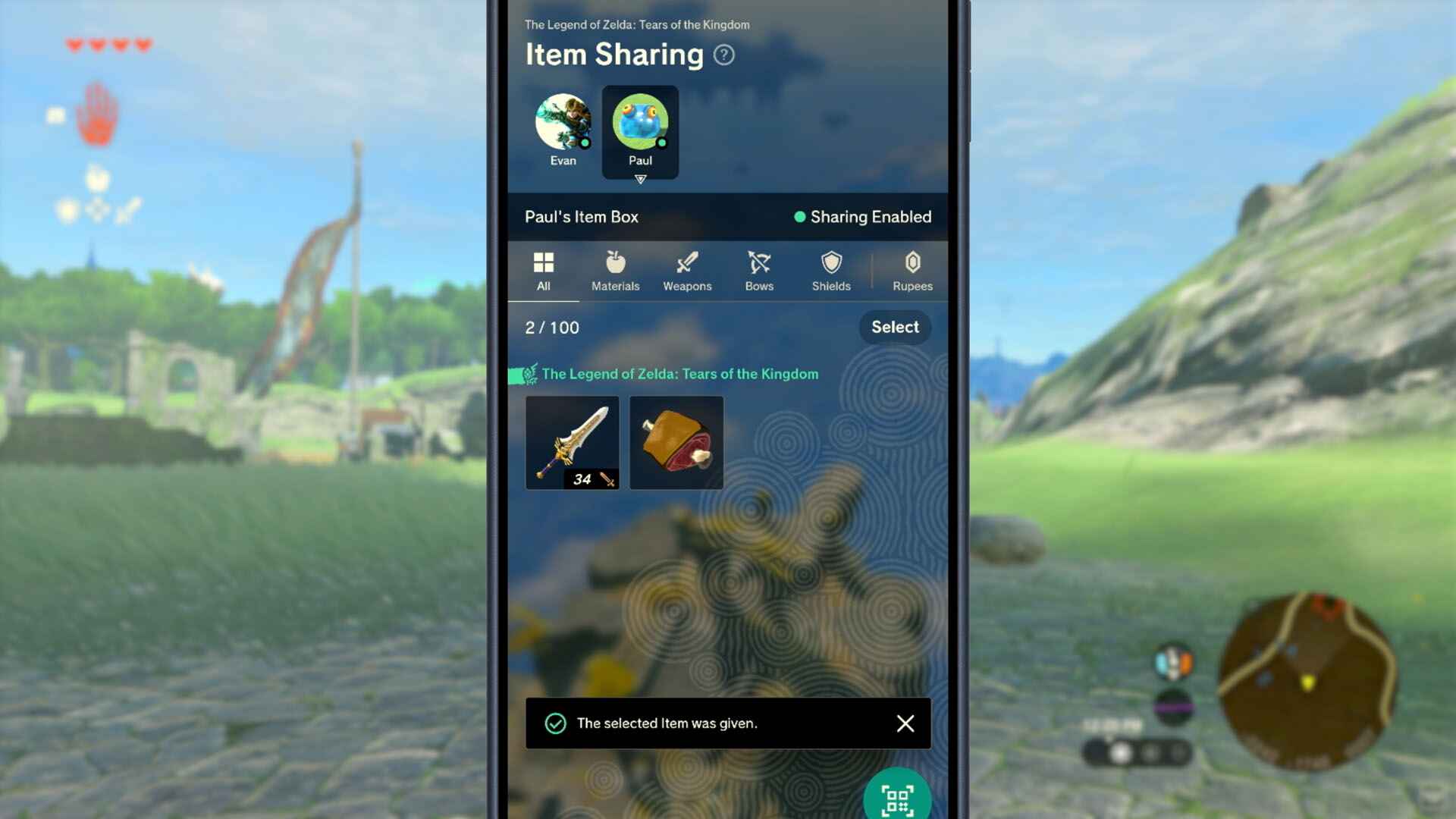Select the raw meat item

click(676, 443)
